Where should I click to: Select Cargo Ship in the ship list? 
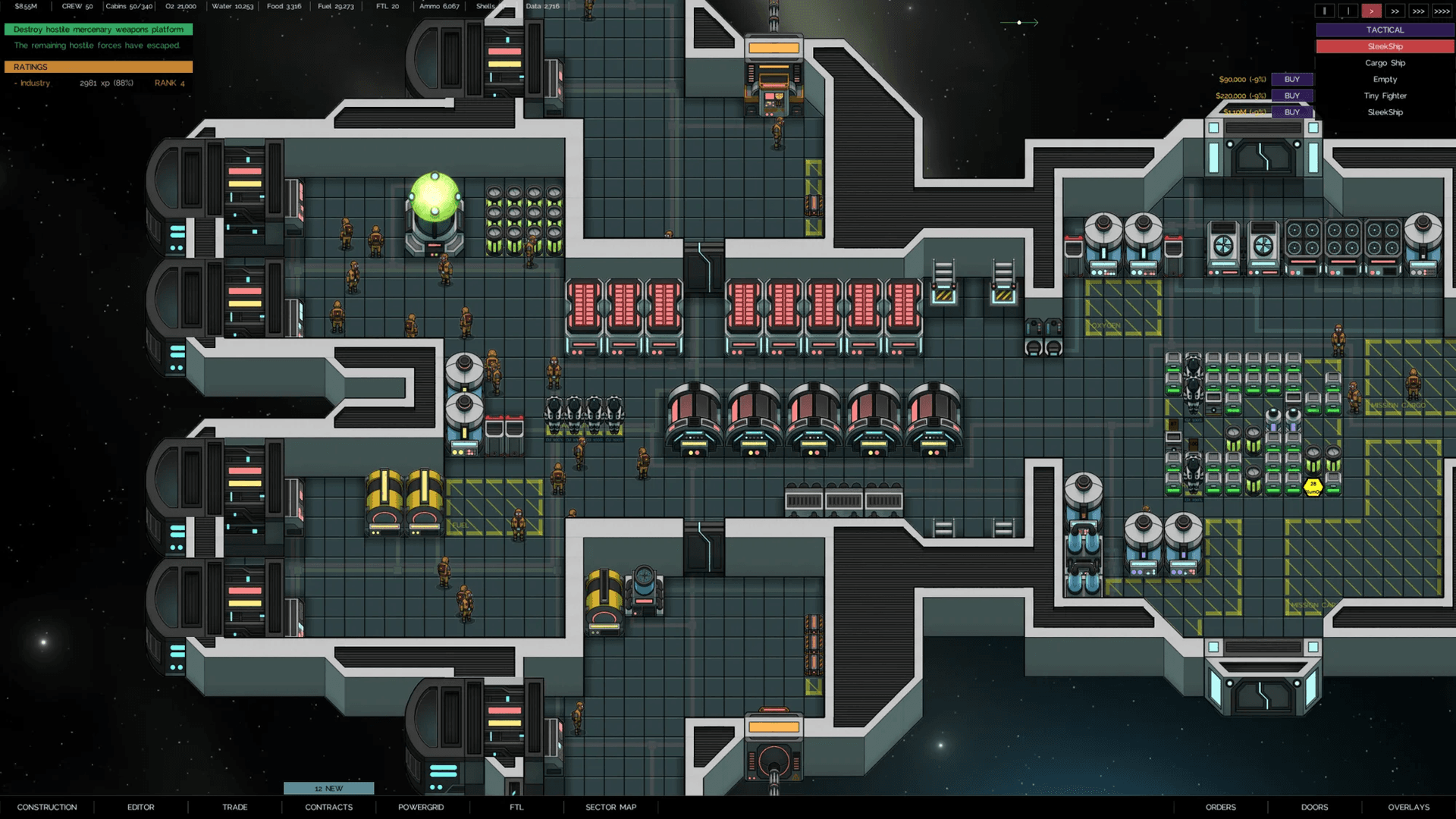point(1385,63)
